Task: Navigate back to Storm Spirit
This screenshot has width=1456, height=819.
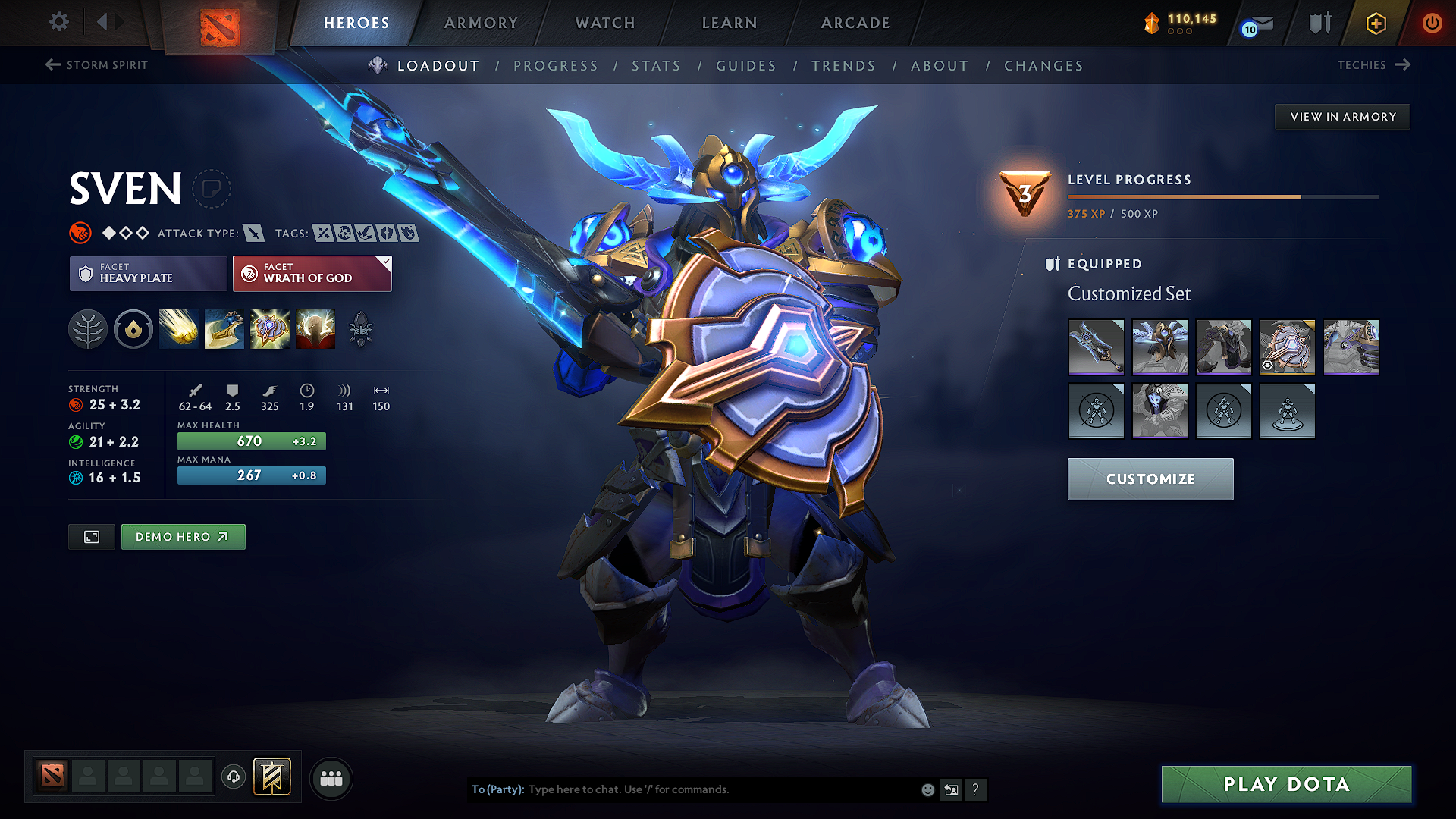Action: (x=96, y=65)
